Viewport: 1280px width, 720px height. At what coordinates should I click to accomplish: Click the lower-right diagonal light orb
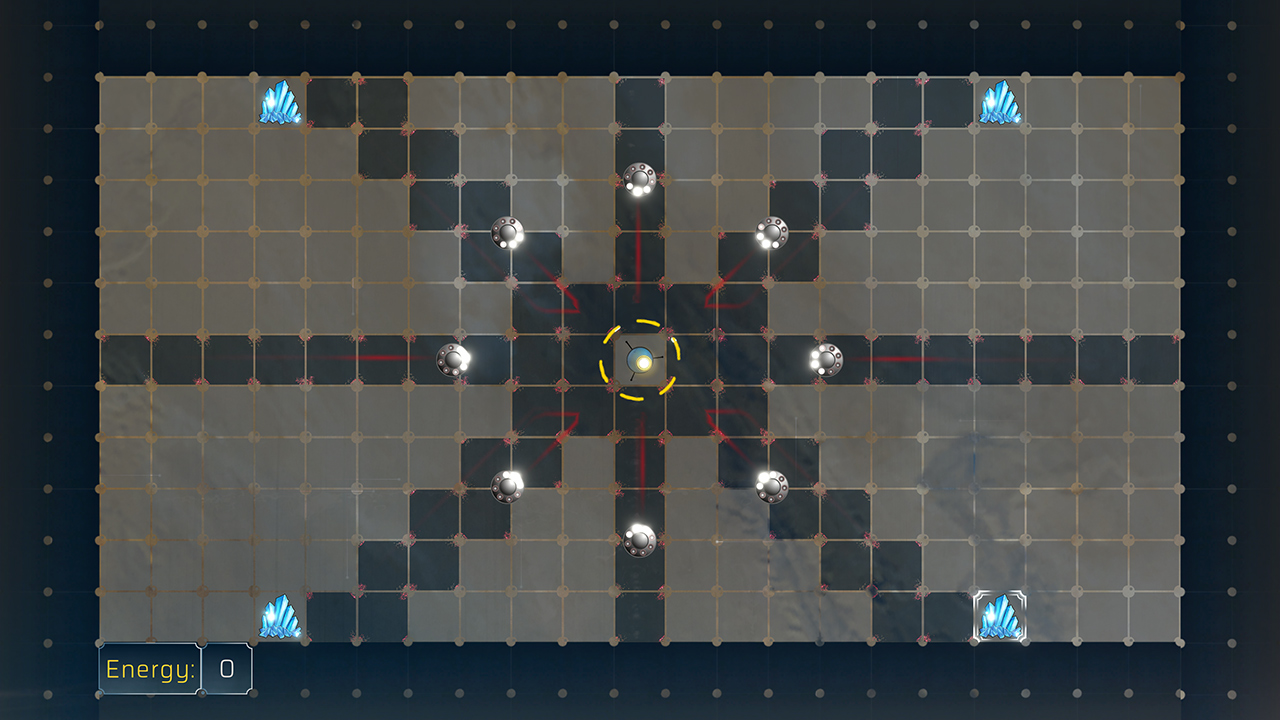769,486
